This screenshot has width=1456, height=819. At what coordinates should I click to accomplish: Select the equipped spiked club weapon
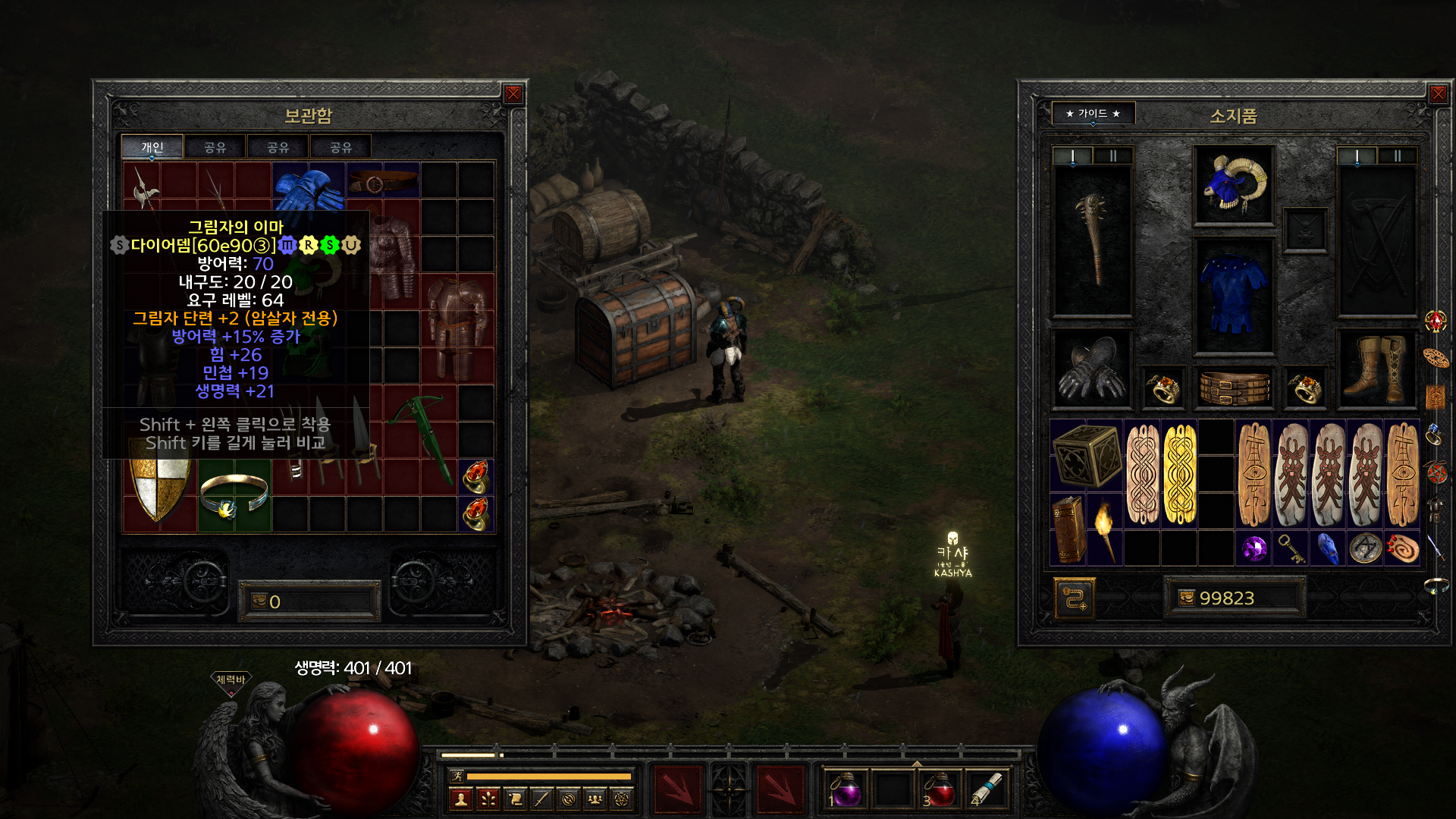tap(1093, 239)
